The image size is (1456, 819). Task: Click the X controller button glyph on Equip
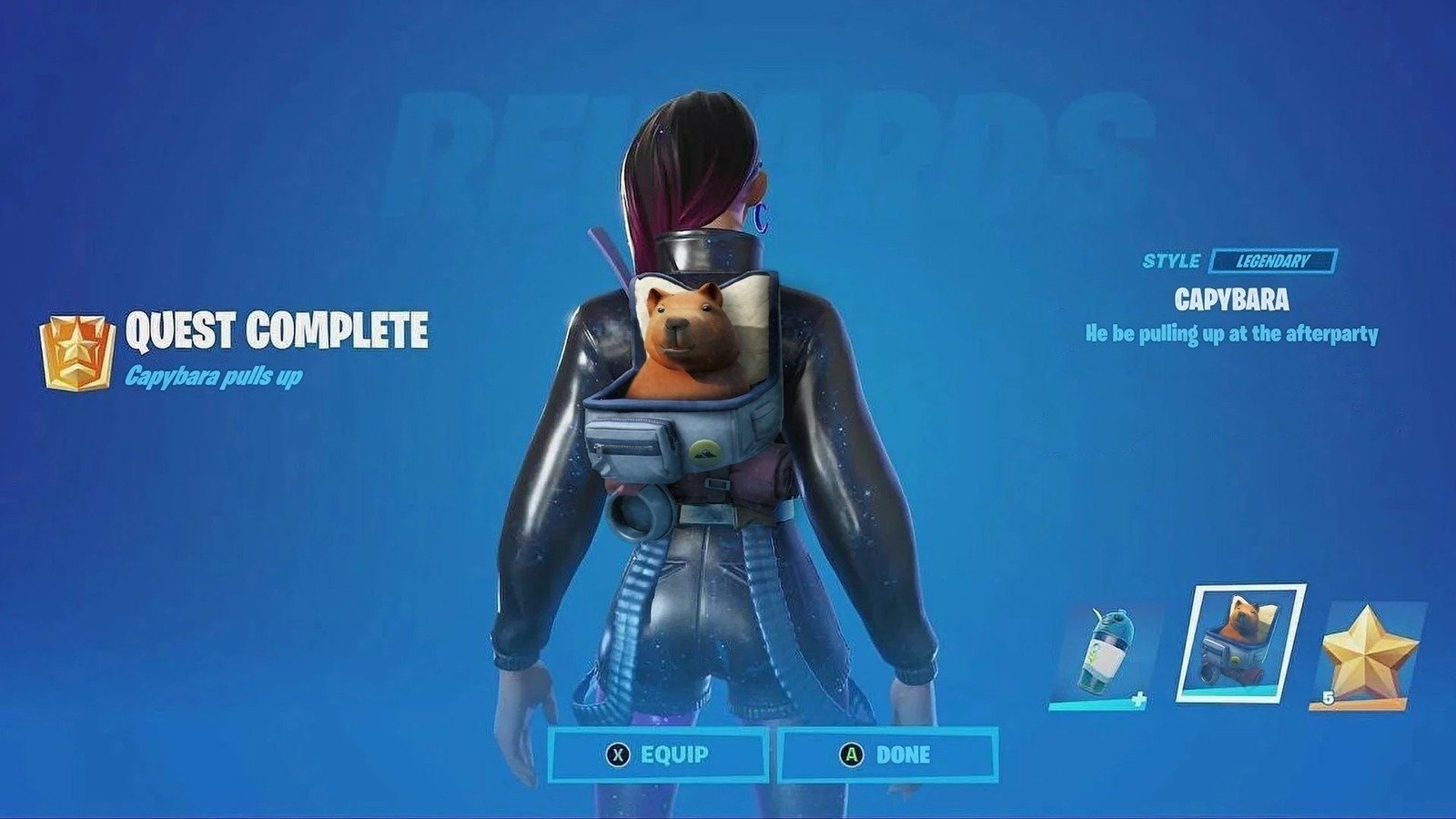coord(618,754)
